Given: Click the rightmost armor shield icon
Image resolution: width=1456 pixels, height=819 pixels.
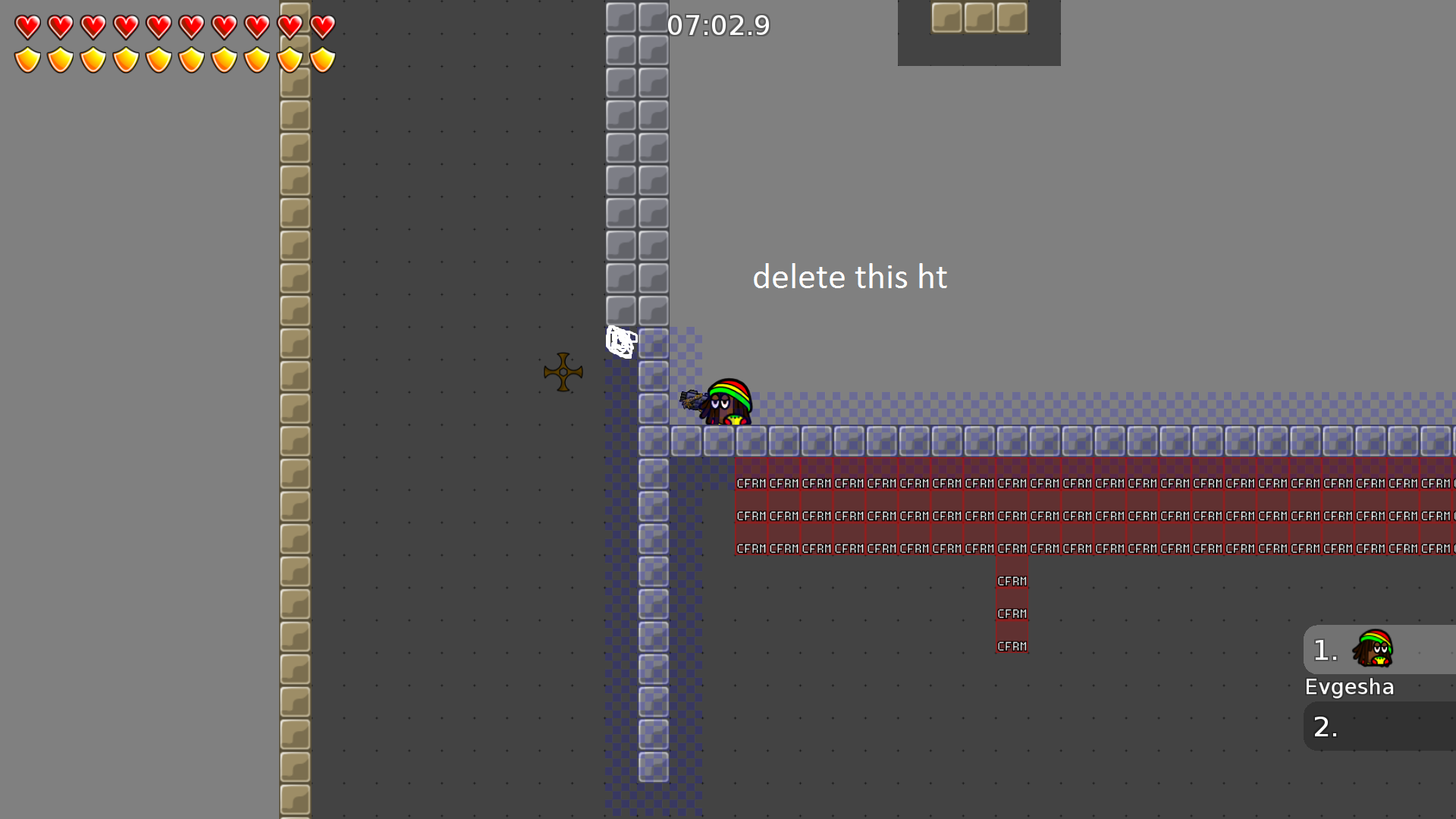Looking at the screenshot, I should click(x=322, y=58).
